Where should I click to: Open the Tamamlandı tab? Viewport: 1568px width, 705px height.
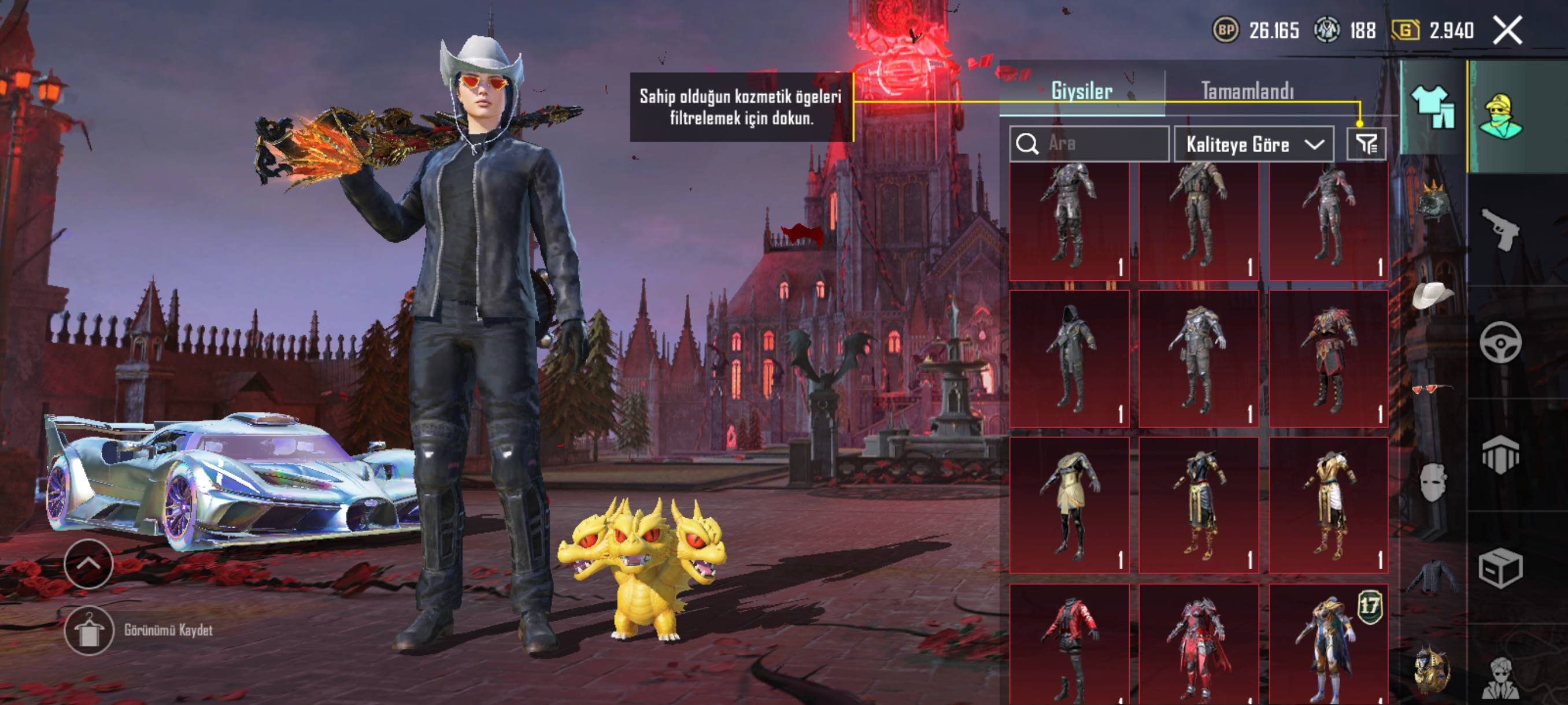pyautogui.click(x=1247, y=91)
